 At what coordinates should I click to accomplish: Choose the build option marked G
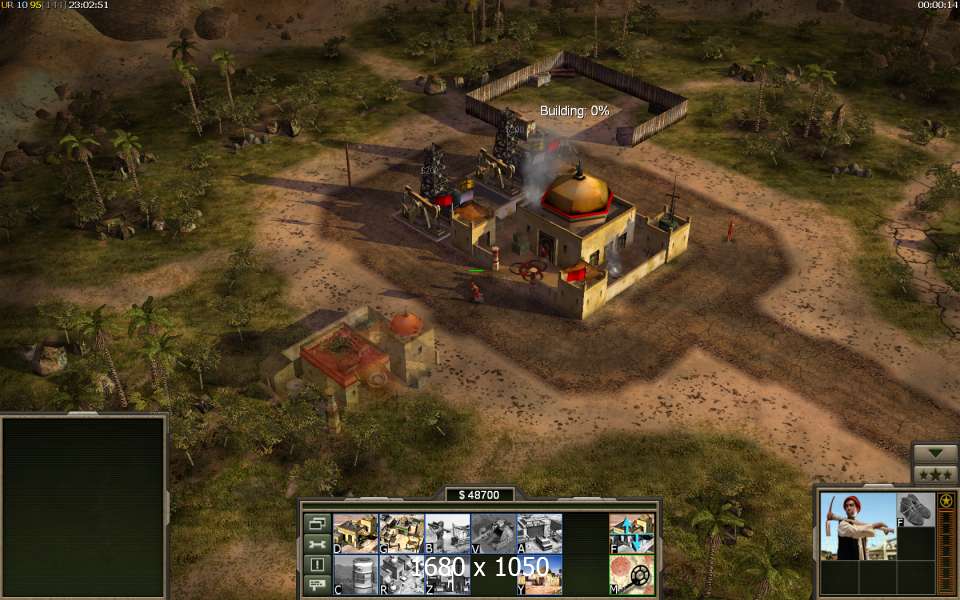click(x=401, y=533)
